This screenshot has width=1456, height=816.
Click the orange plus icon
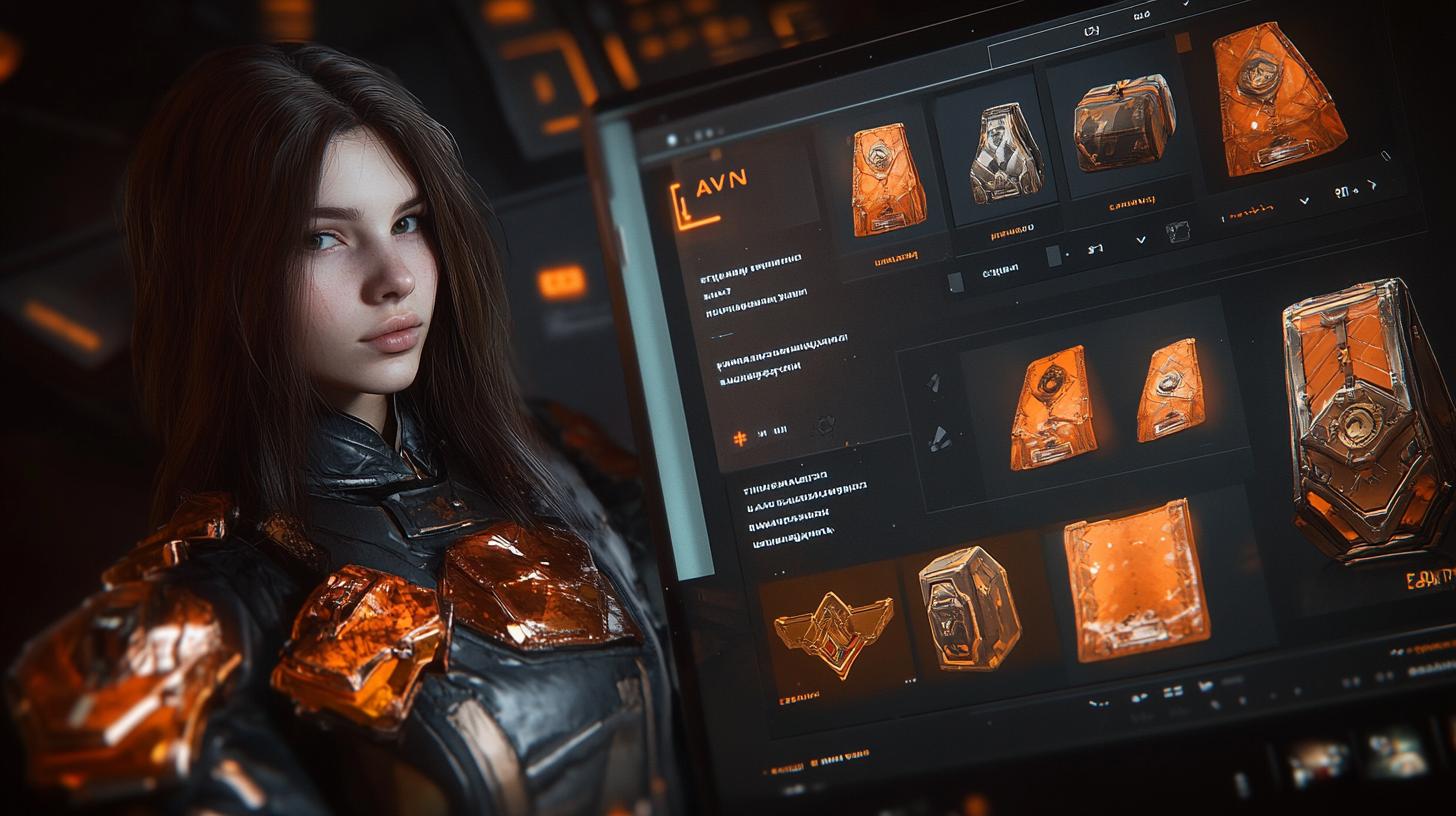tap(740, 438)
